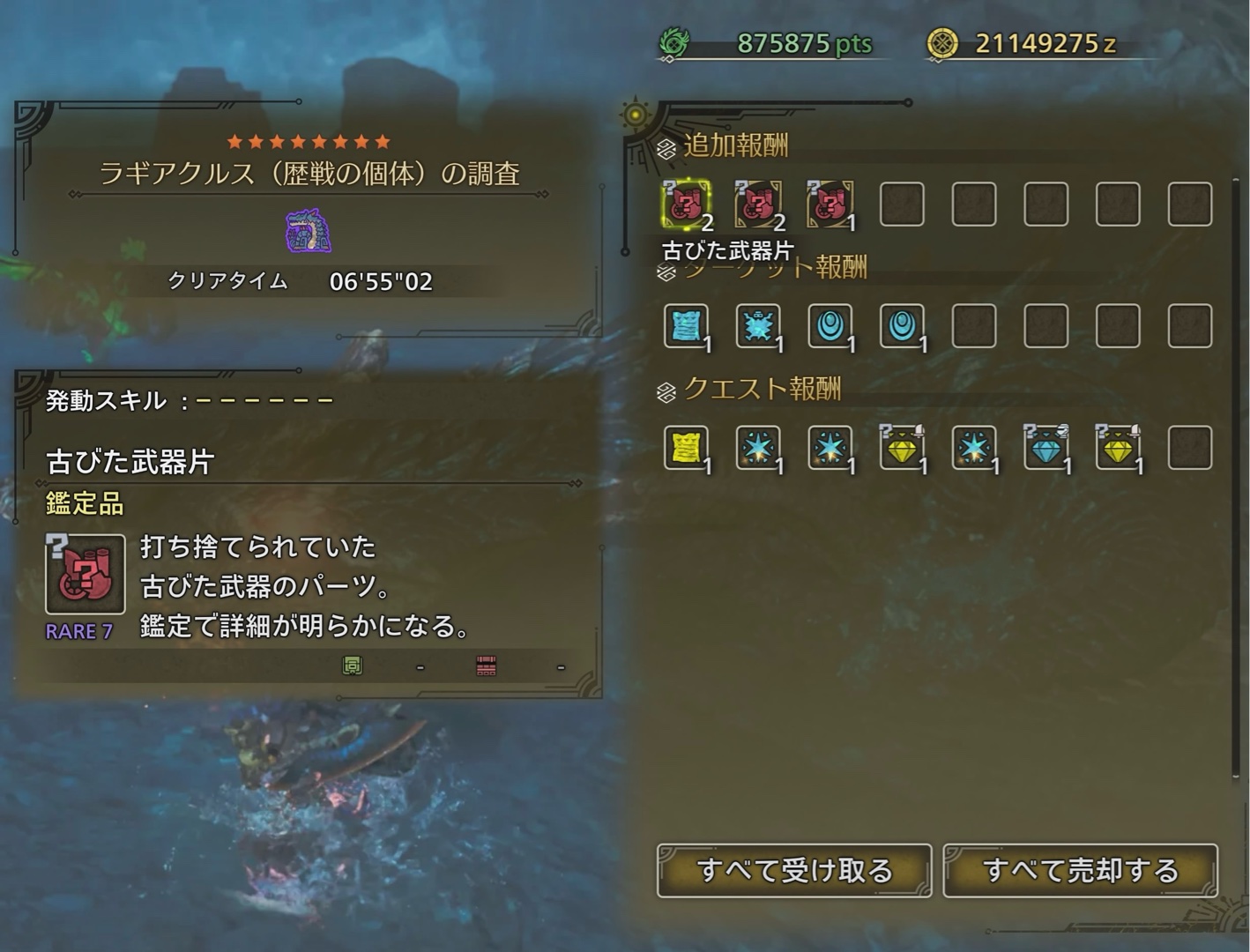Pick the blue diamond gem quest reward
This screenshot has width=1250, height=952.
[1045, 448]
